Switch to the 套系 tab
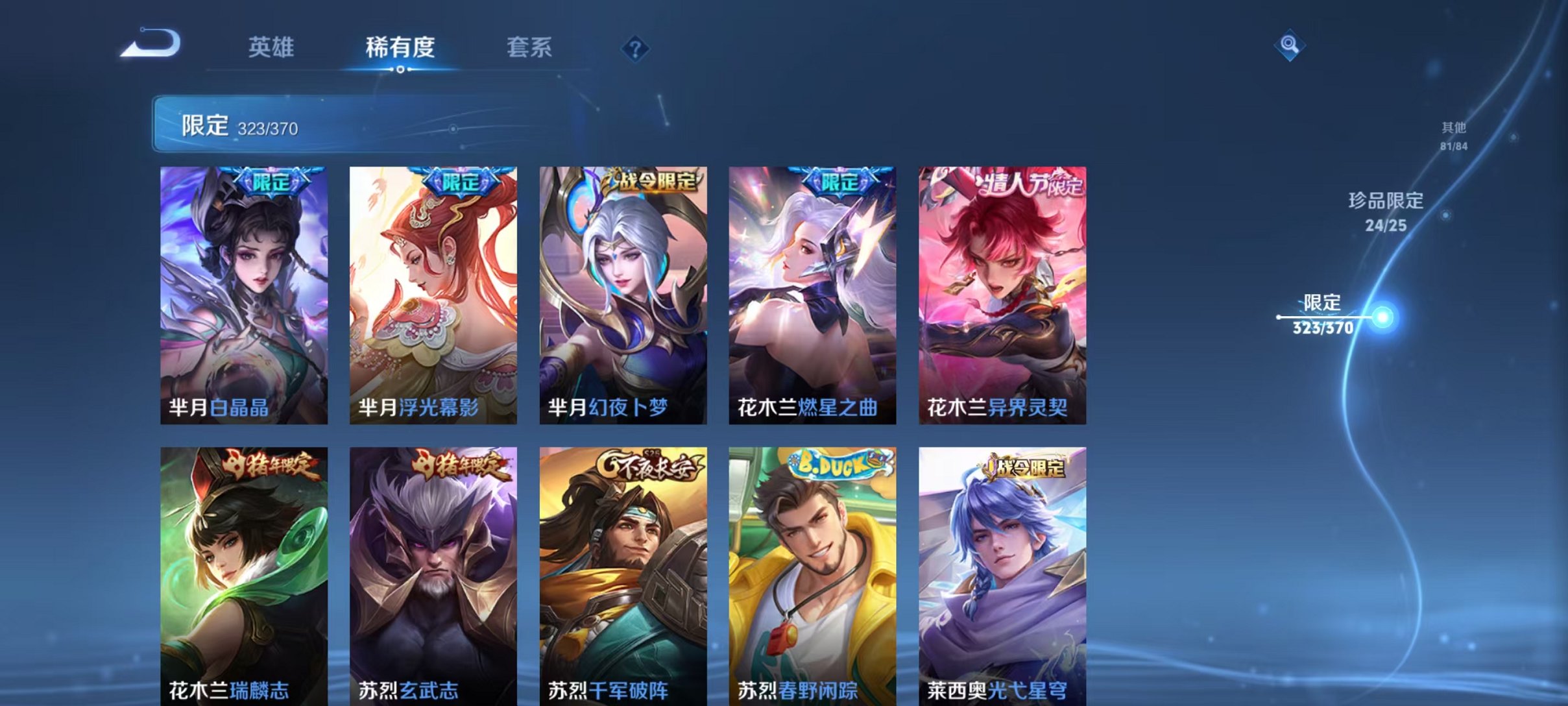The image size is (1568, 706). (x=531, y=47)
